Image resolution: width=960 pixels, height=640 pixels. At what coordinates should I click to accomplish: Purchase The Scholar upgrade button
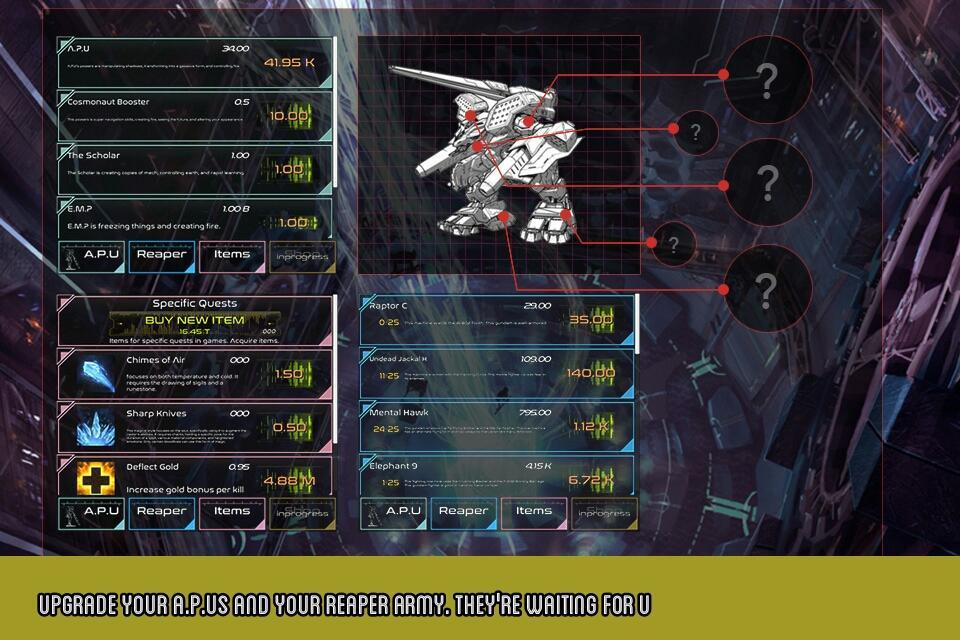289,169
